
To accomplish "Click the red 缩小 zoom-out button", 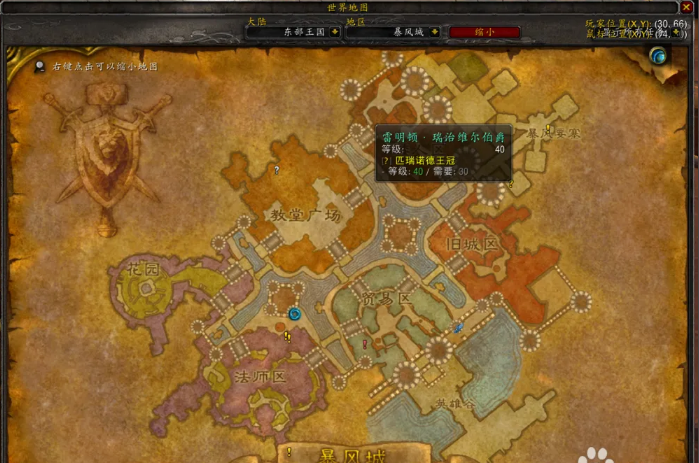I will point(484,31).
